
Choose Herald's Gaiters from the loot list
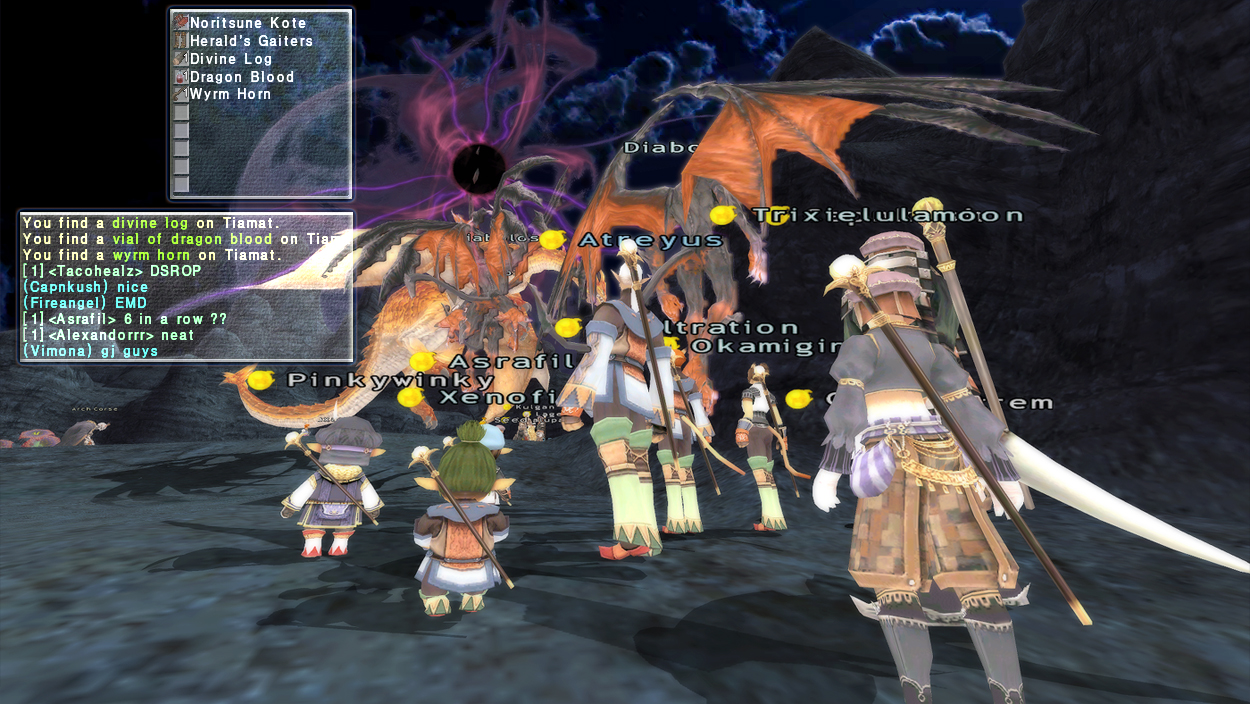click(x=250, y=41)
